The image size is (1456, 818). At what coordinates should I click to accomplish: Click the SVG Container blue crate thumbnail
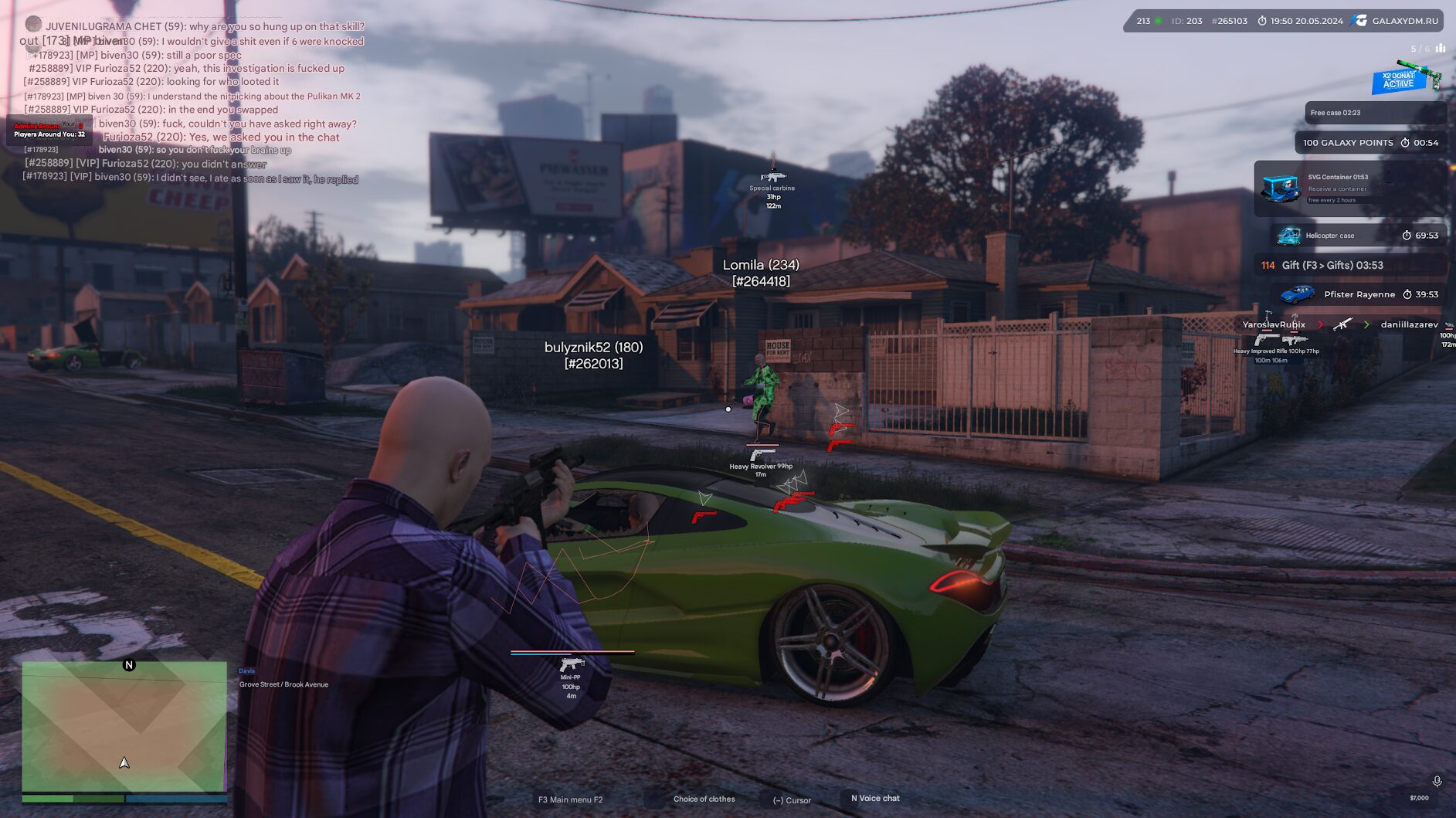pos(1280,188)
